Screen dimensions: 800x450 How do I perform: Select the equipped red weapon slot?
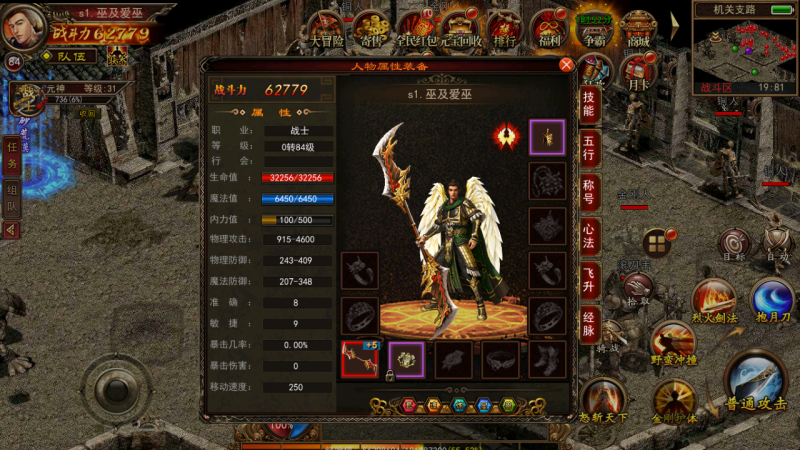[x=359, y=358]
